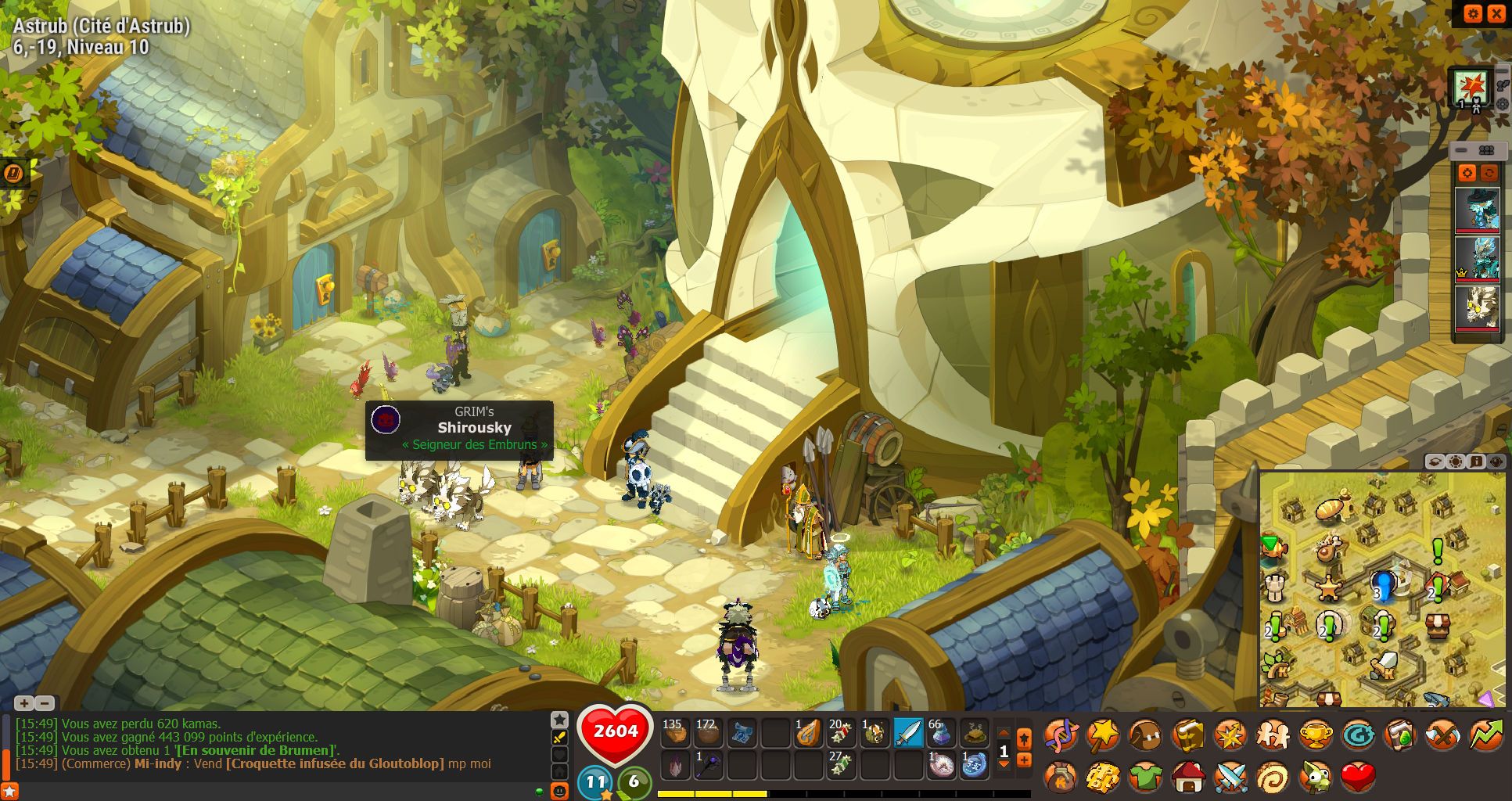Viewport: 1512px width, 801px height.
Task: Click the up arrow on the shortcut bar stepper
Action: pyautogui.click(x=1004, y=733)
